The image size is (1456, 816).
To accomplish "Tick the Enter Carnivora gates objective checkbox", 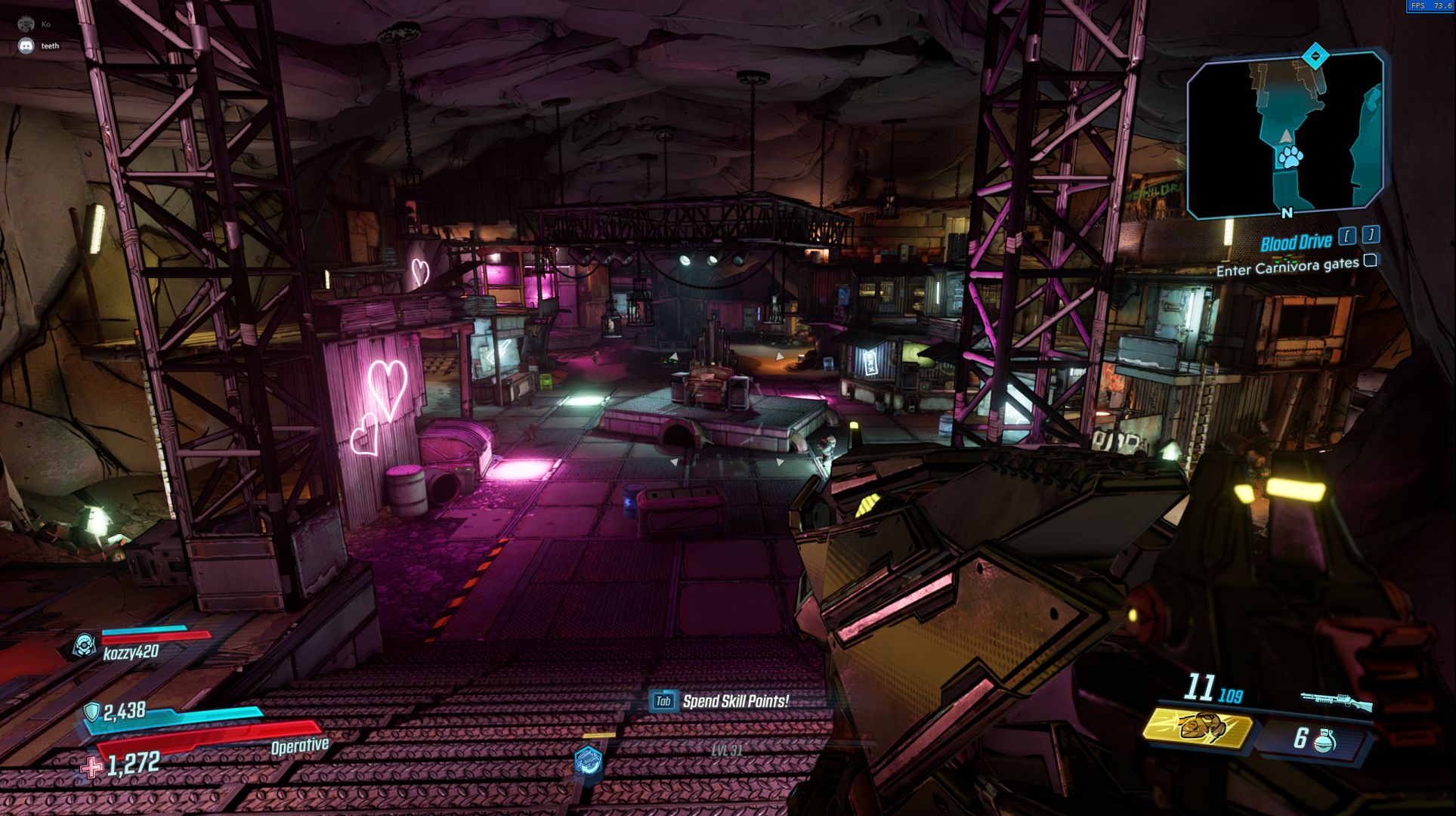I will (x=1370, y=261).
